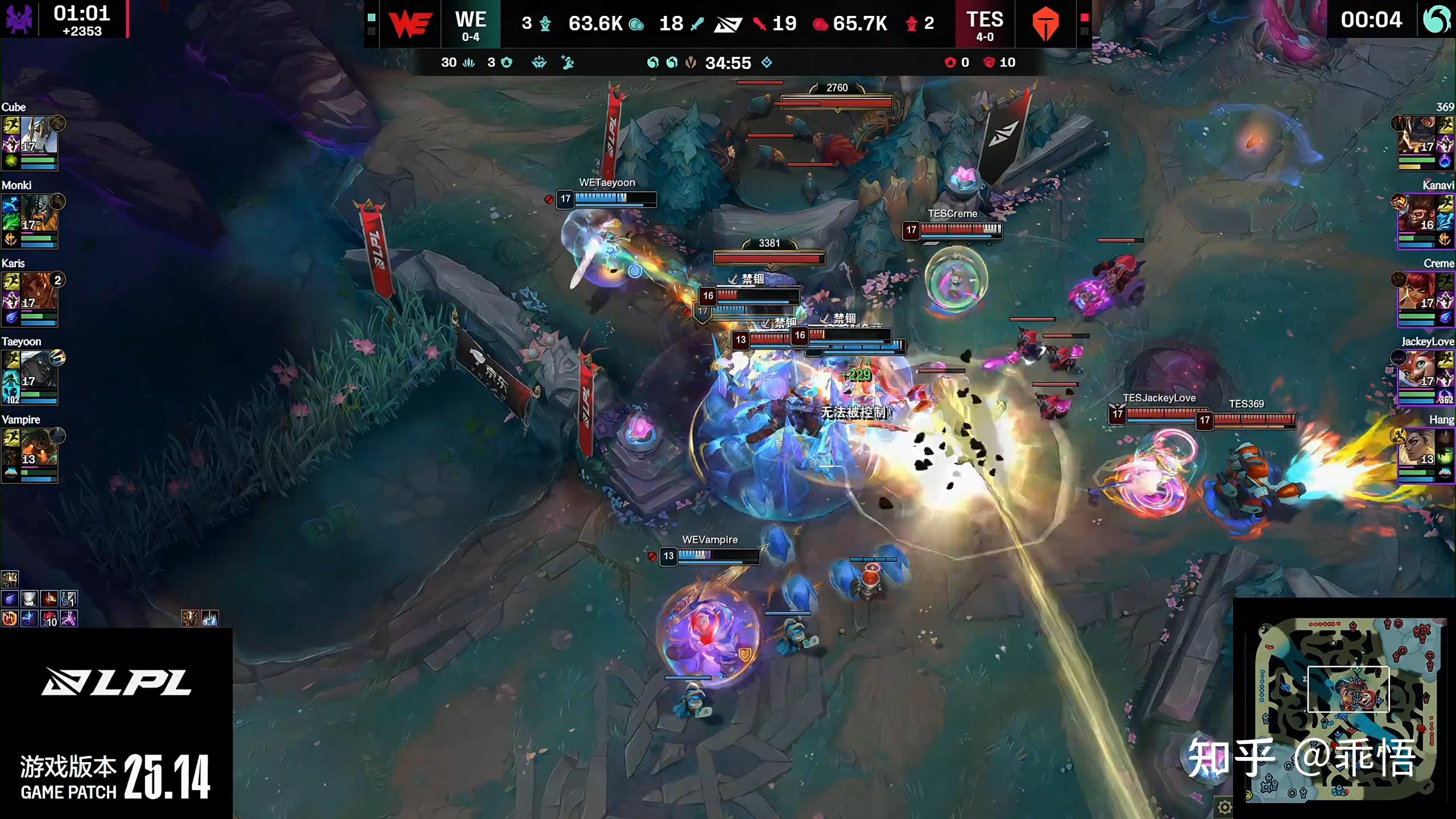
Task: Click Taeyoon's champion portrait
Action: pos(39,370)
